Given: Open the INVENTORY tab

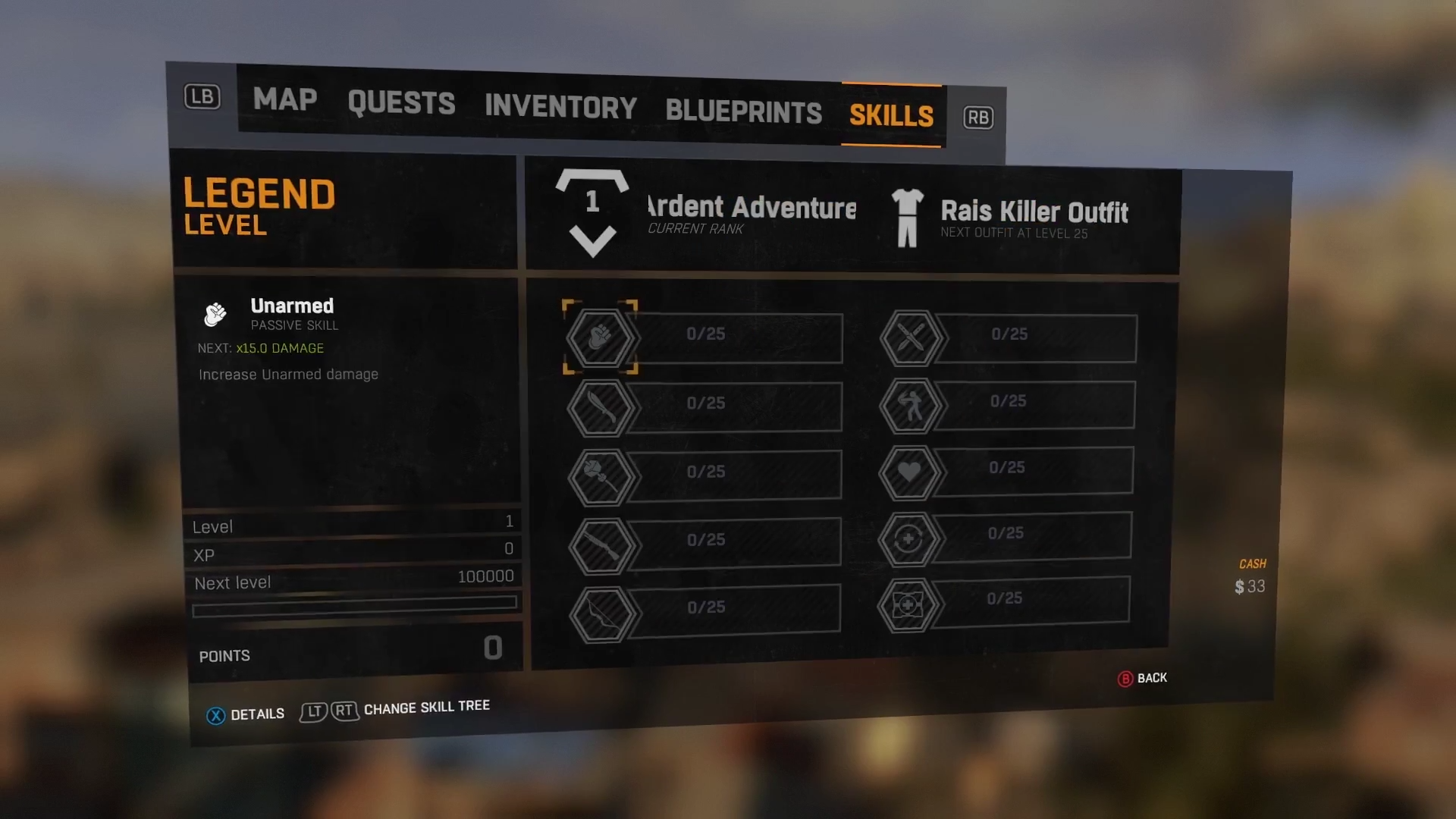Looking at the screenshot, I should 560,106.
